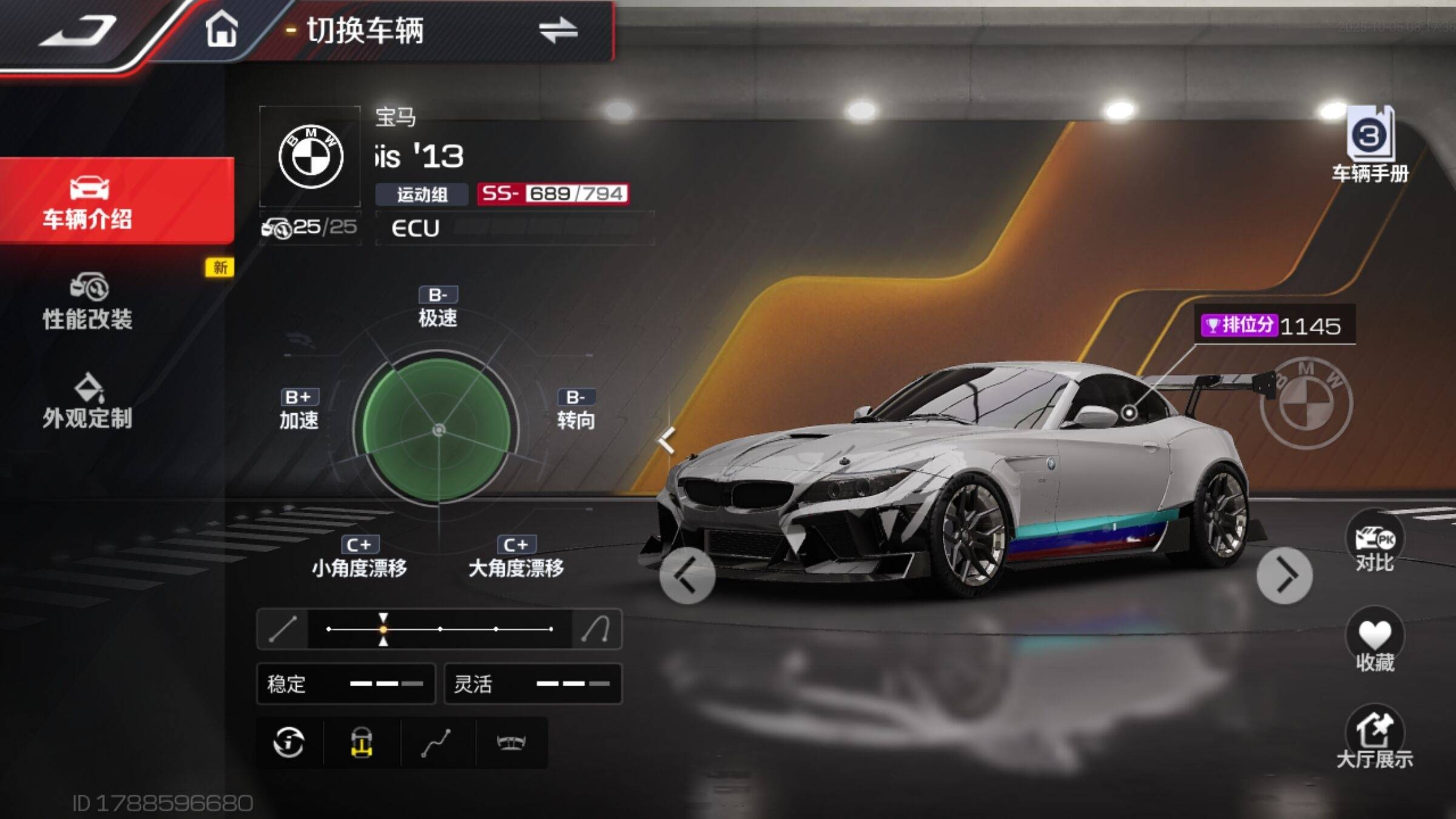Image resolution: width=1456 pixels, height=819 pixels.
Task: Select the 车辆介绍 tab
Action: tap(88, 201)
